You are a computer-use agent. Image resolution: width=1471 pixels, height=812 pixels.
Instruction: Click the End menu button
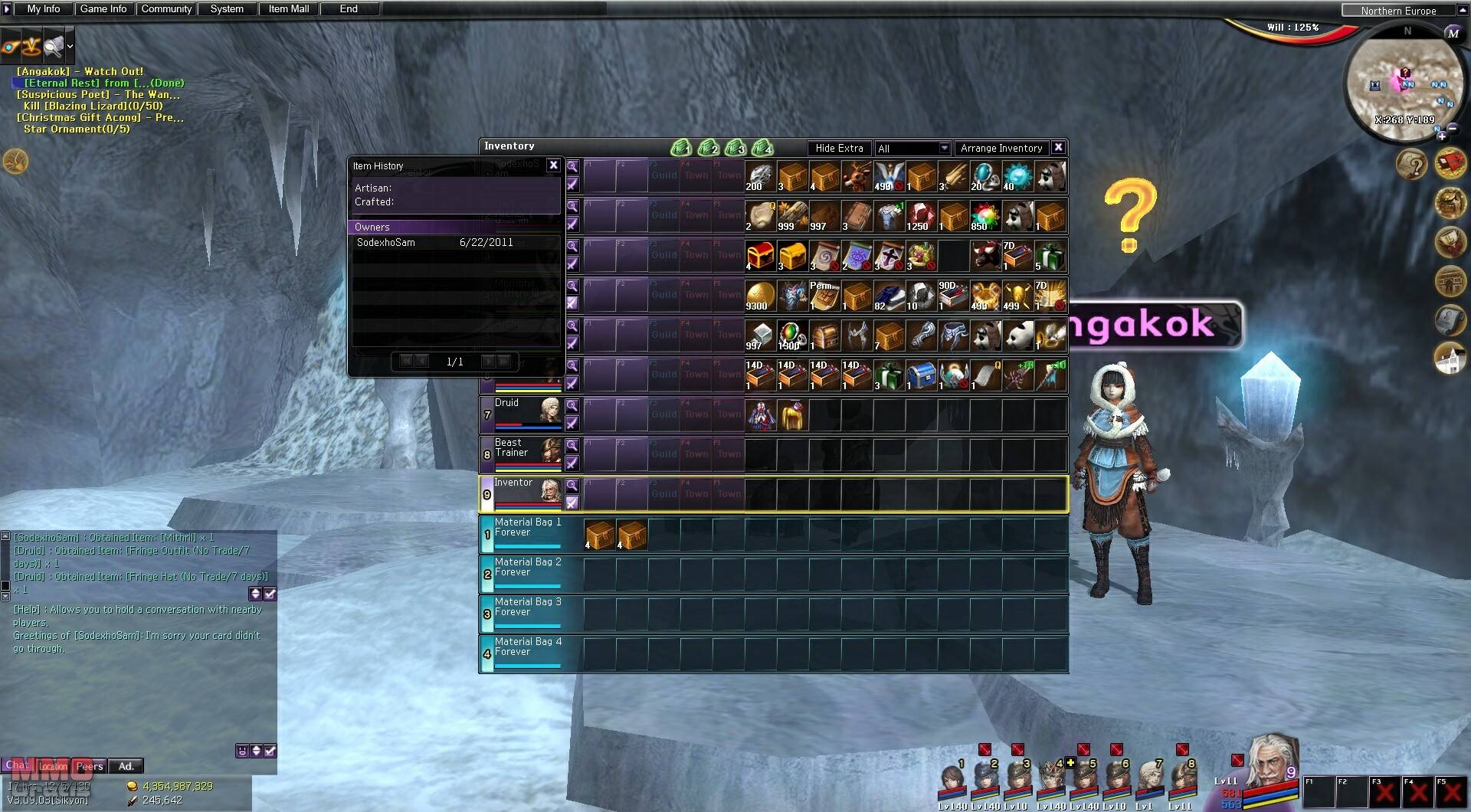tap(349, 9)
